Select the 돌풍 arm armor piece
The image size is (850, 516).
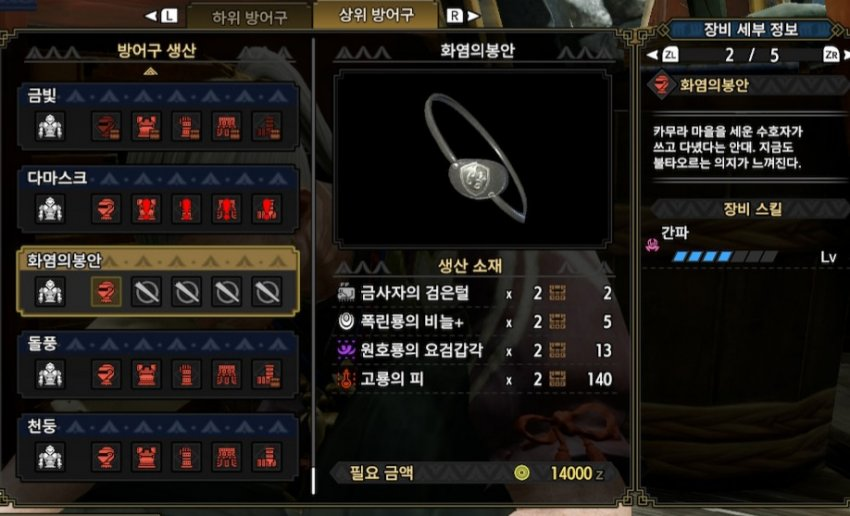coord(186,374)
